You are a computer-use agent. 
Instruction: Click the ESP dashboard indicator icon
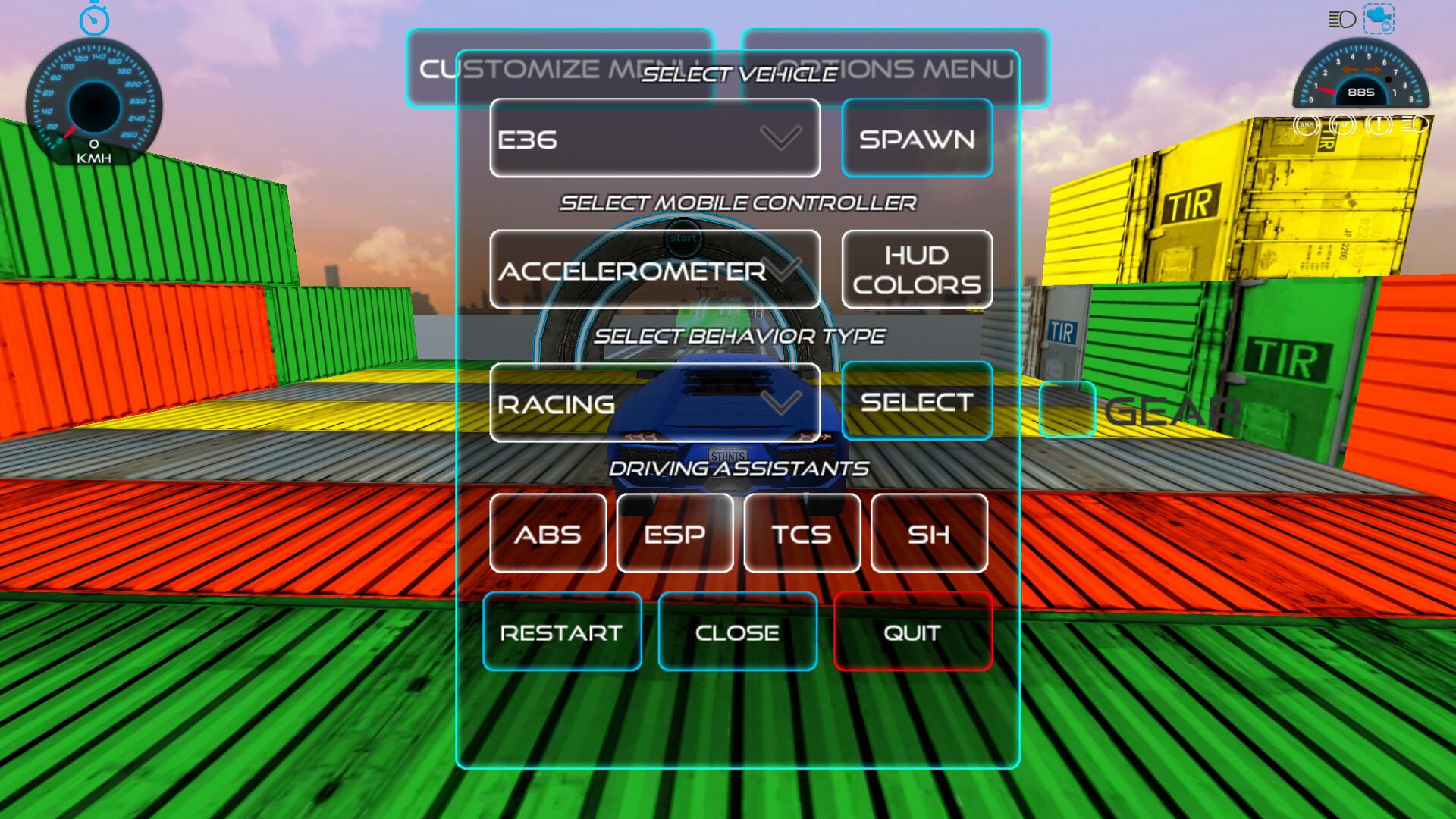[x=1341, y=125]
